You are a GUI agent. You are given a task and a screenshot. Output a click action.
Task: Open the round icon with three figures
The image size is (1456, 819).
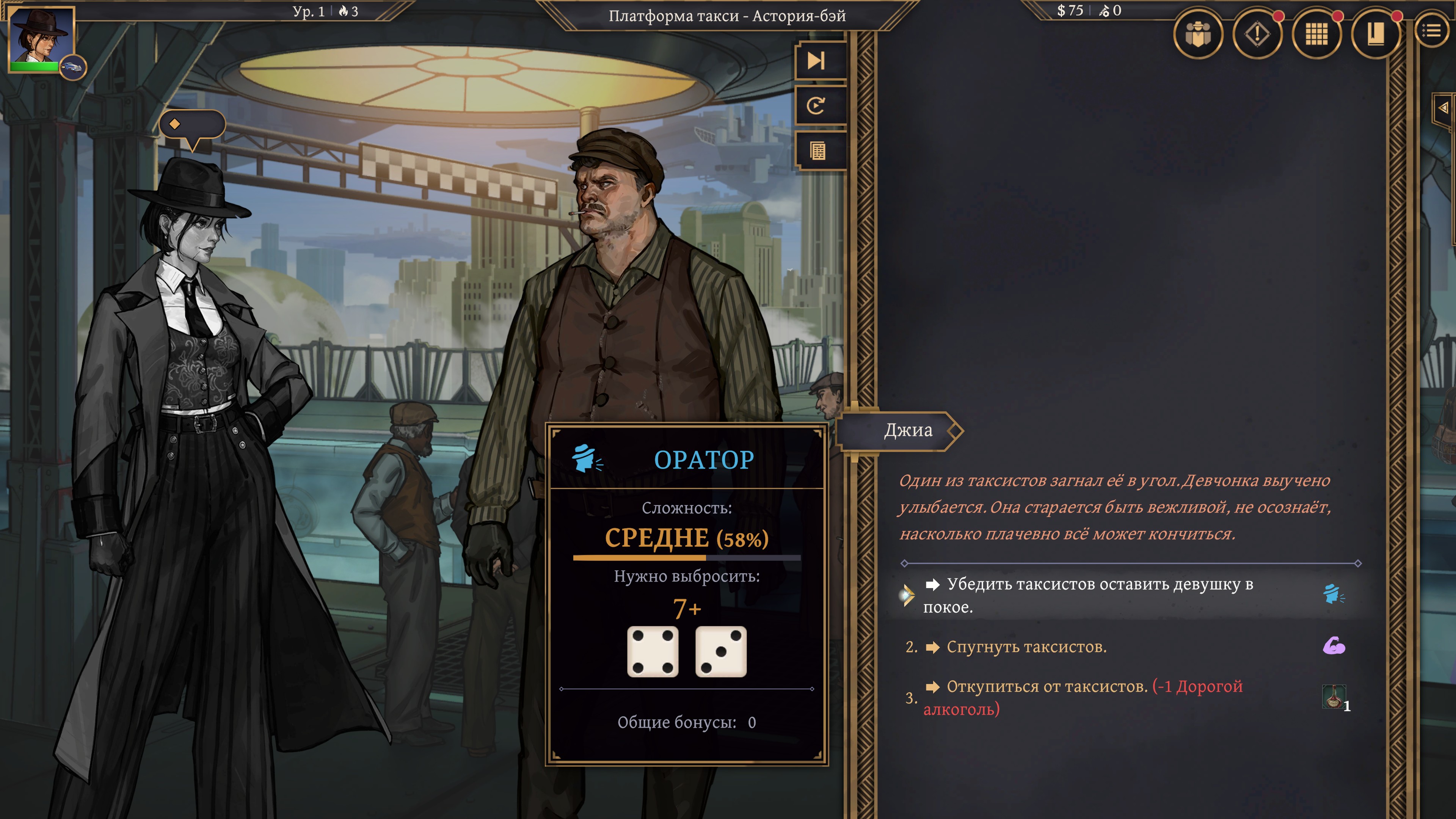click(x=1198, y=35)
